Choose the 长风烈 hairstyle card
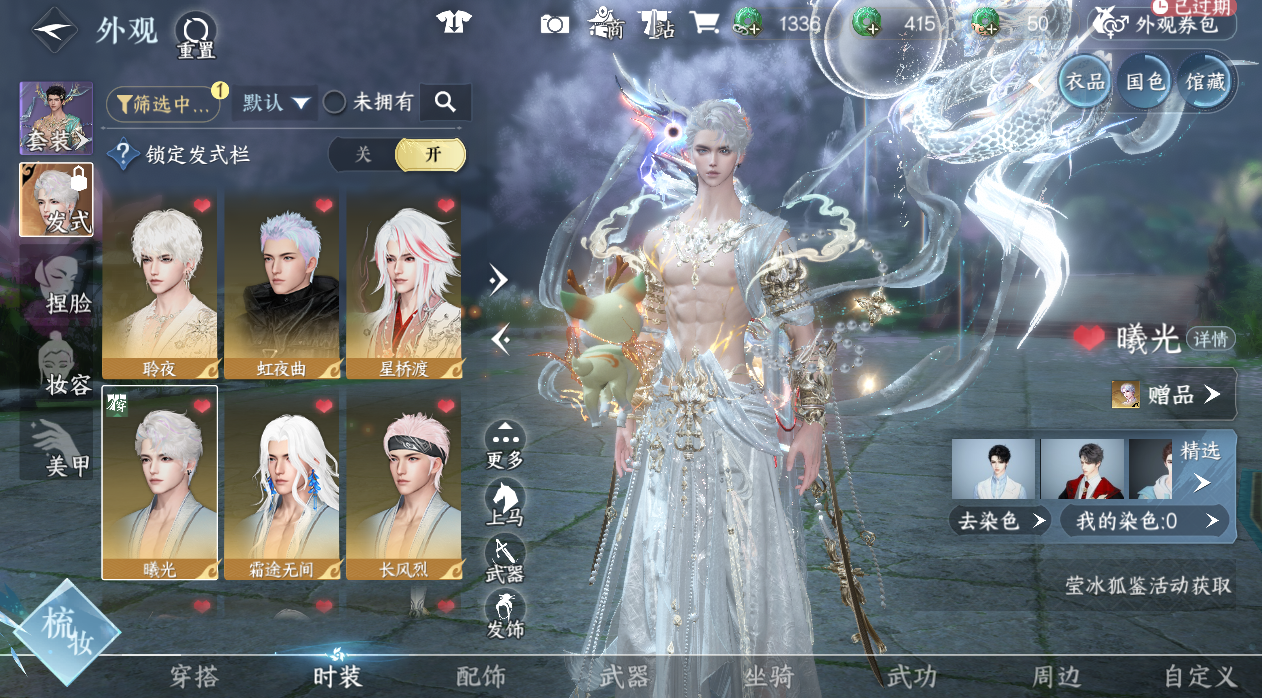The width and height of the screenshot is (1262, 698). pyautogui.click(x=404, y=482)
